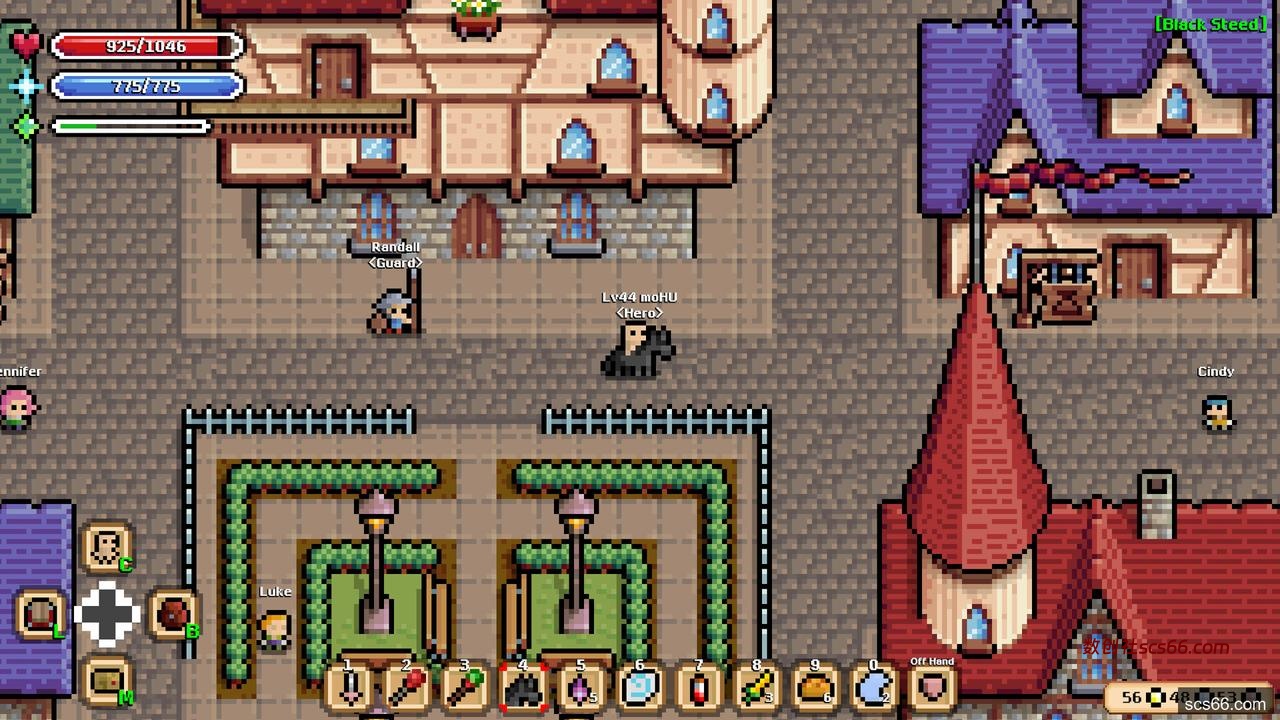
Task: Select the Off Hand shield slot
Action: 931,689
